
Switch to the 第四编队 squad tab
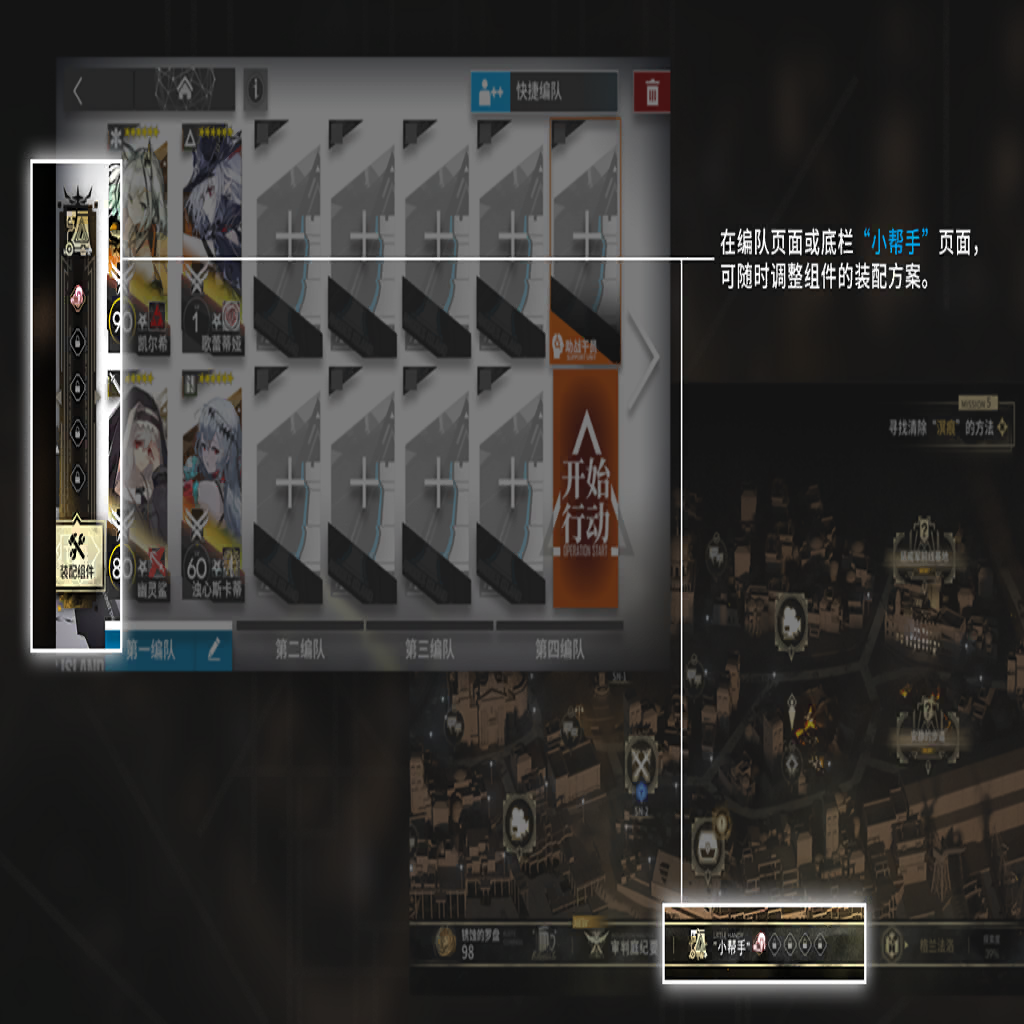pos(559,650)
